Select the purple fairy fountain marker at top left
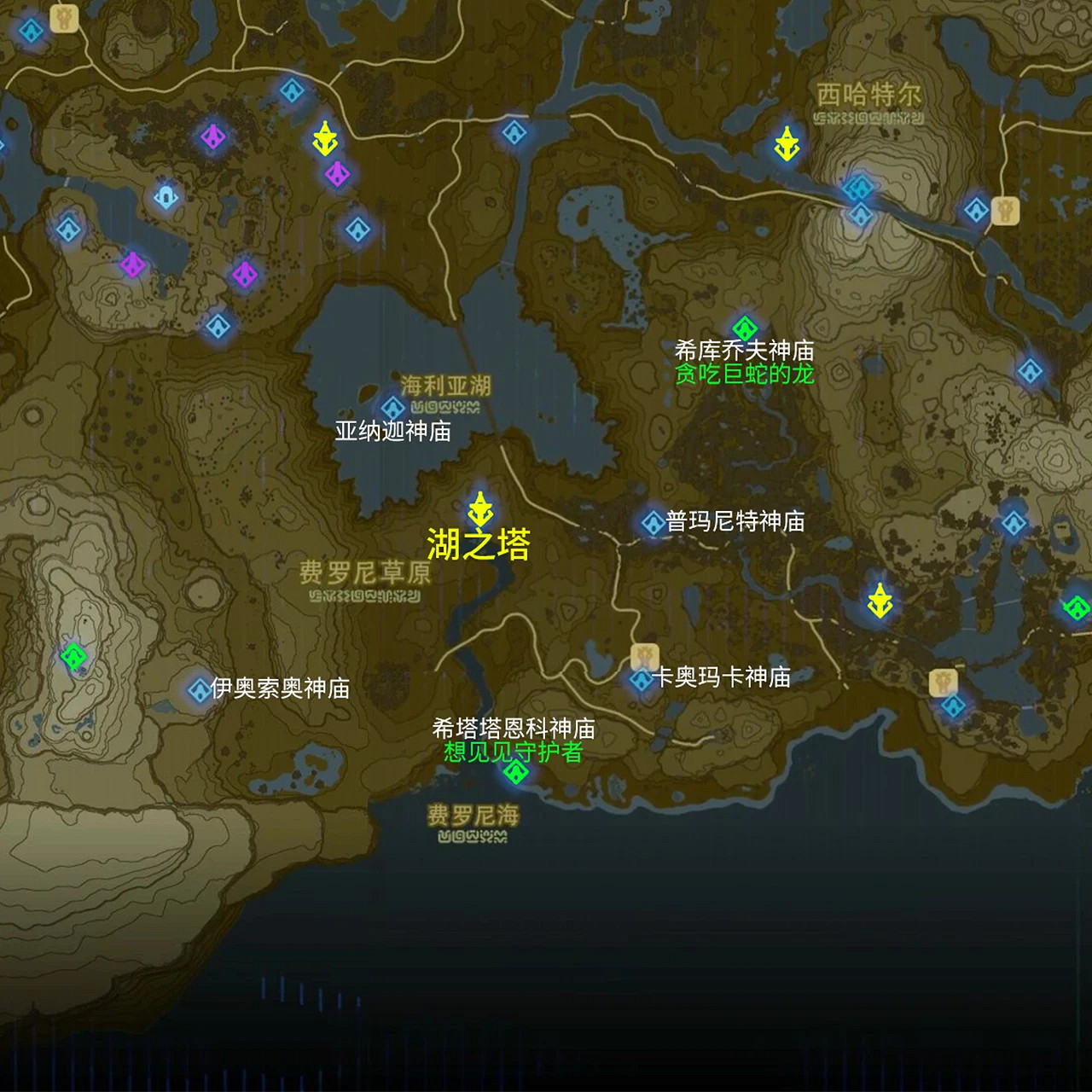Screen dimensions: 1092x1092 212,136
